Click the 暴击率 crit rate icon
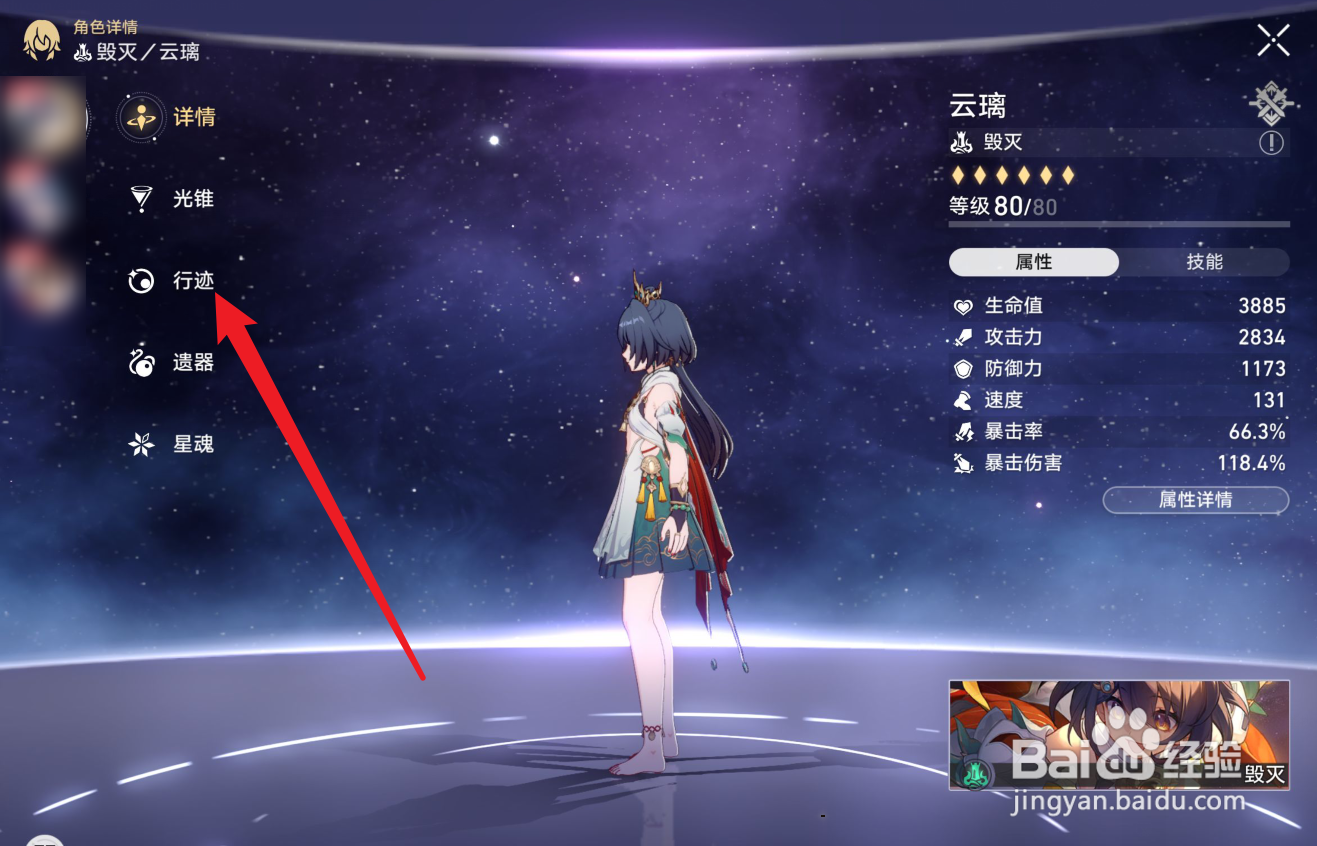The width and height of the screenshot is (1317, 846). coord(963,432)
